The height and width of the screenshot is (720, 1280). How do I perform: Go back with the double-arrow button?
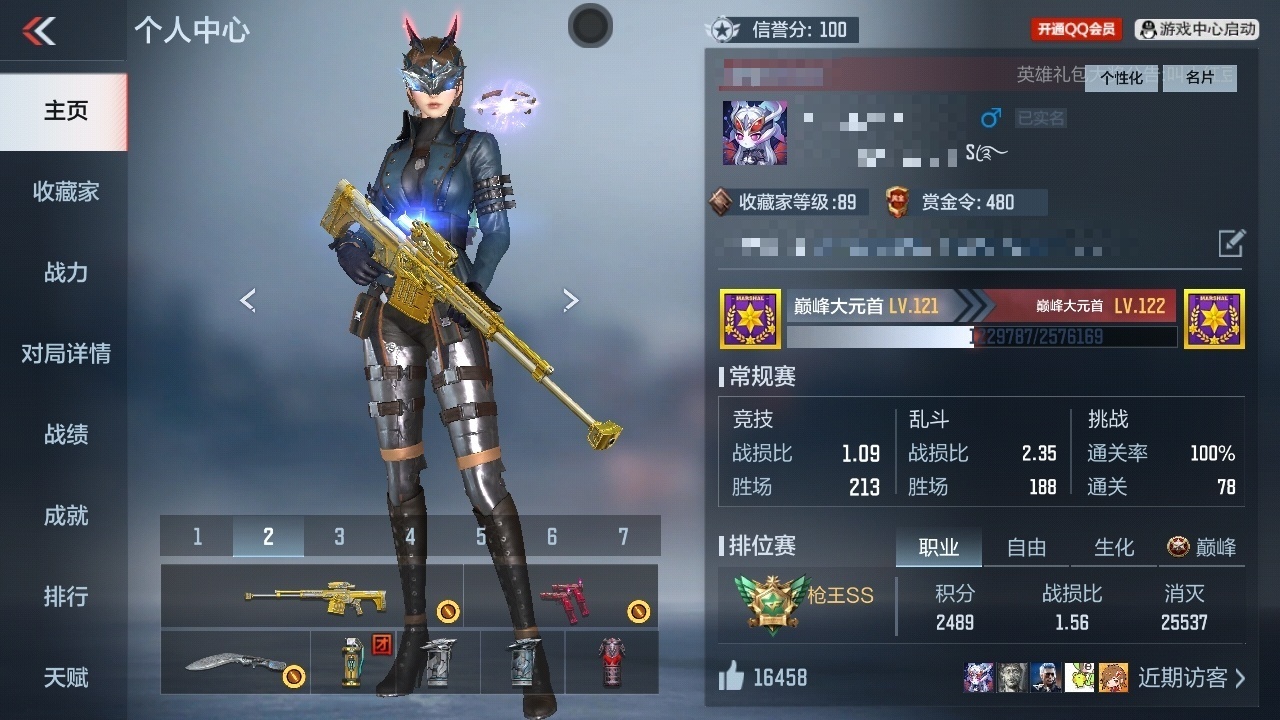(40, 31)
